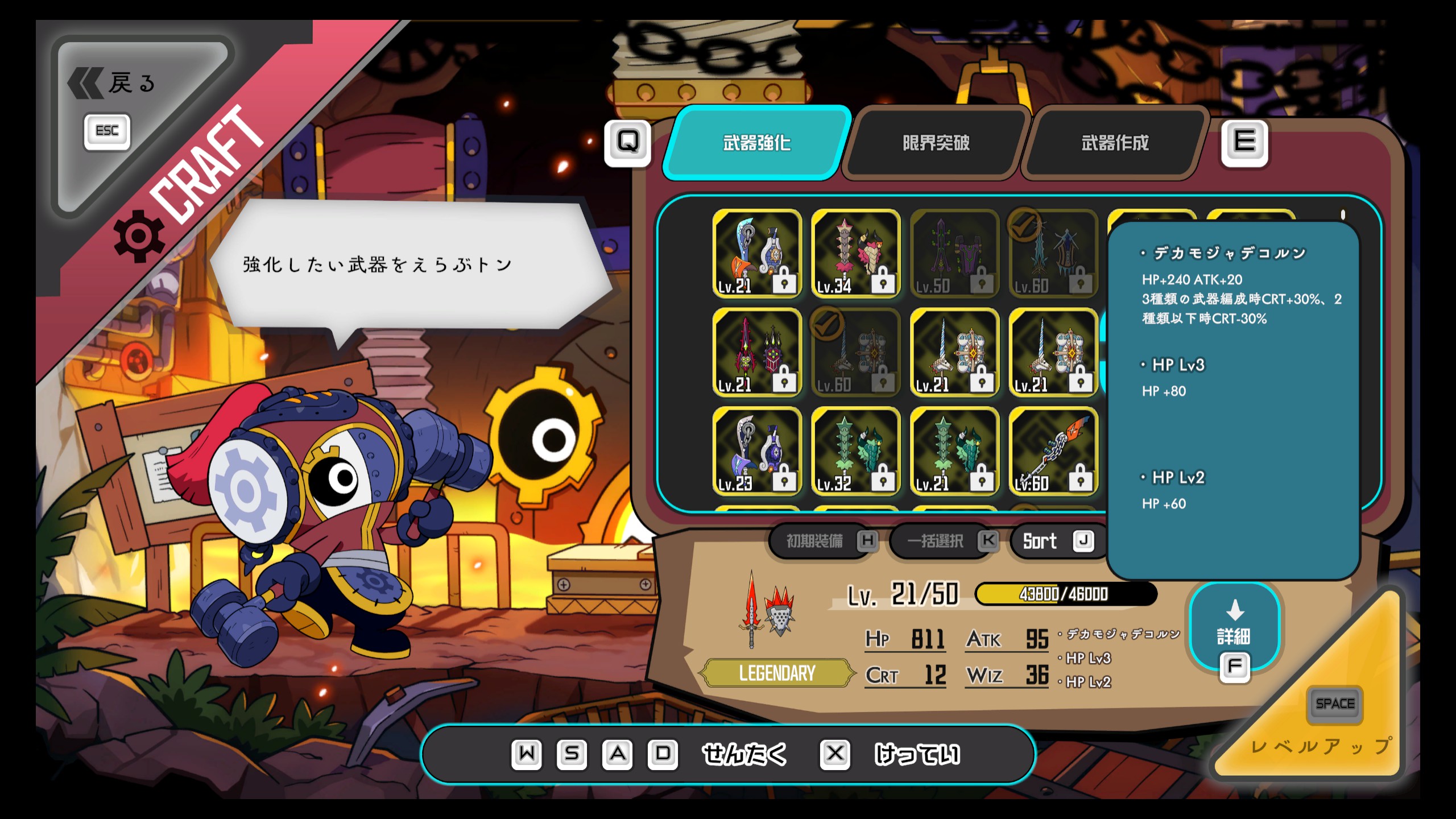1456x819 pixels.
Task: Open the Sort options
Action: click(1053, 541)
